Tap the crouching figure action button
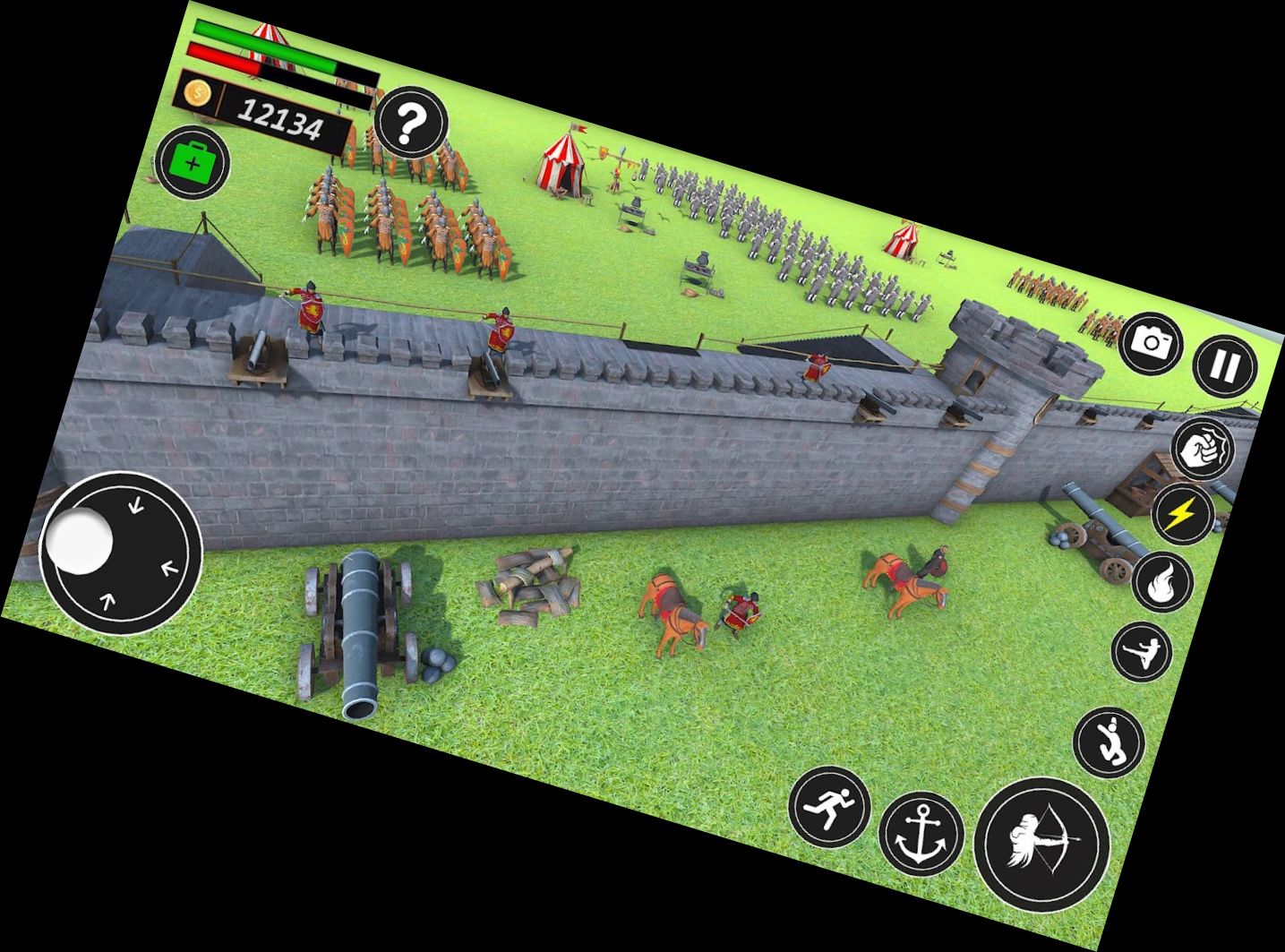Screen dimensions: 1285x952 (1109, 742)
